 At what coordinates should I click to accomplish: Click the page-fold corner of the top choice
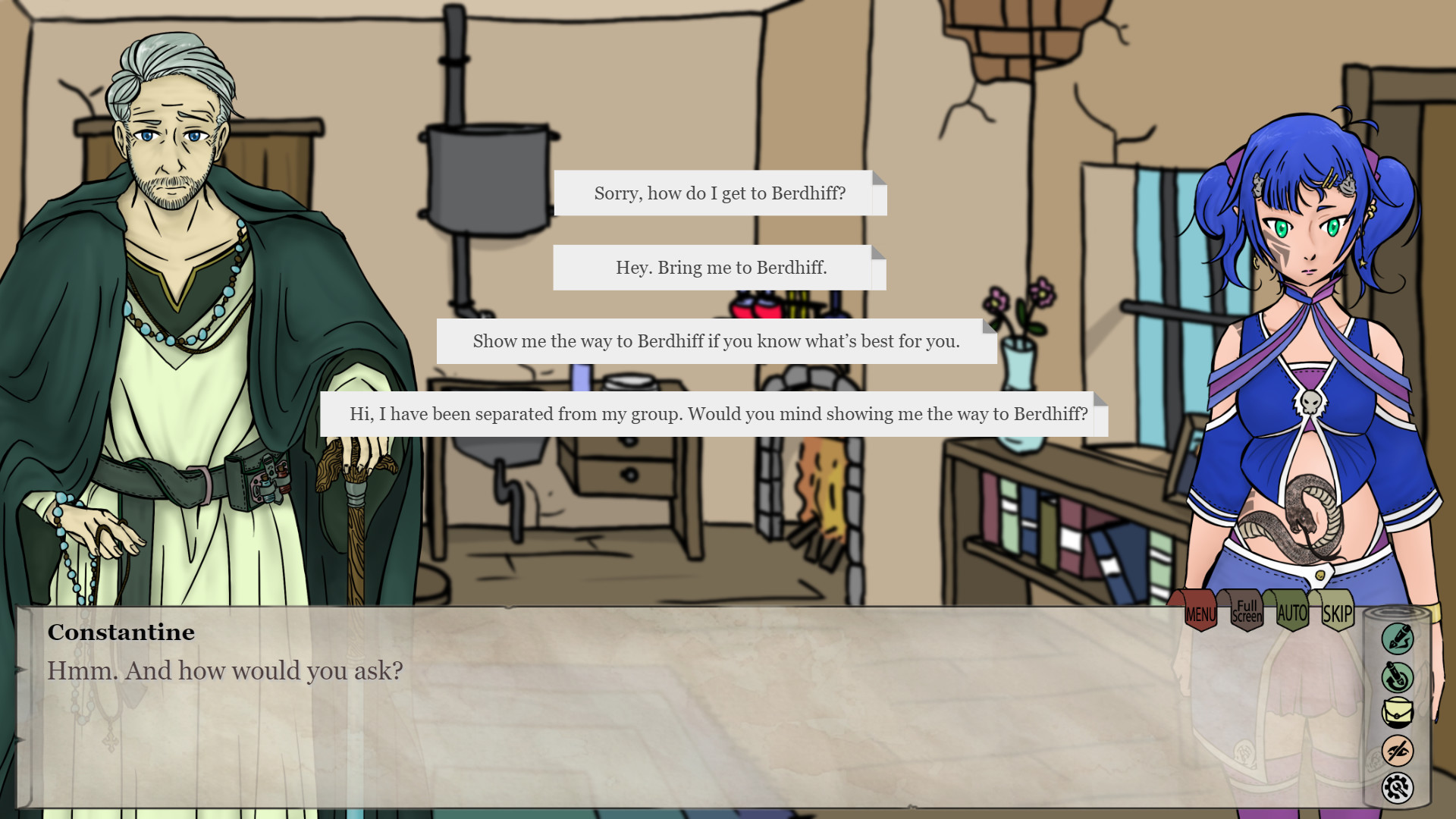tap(878, 180)
